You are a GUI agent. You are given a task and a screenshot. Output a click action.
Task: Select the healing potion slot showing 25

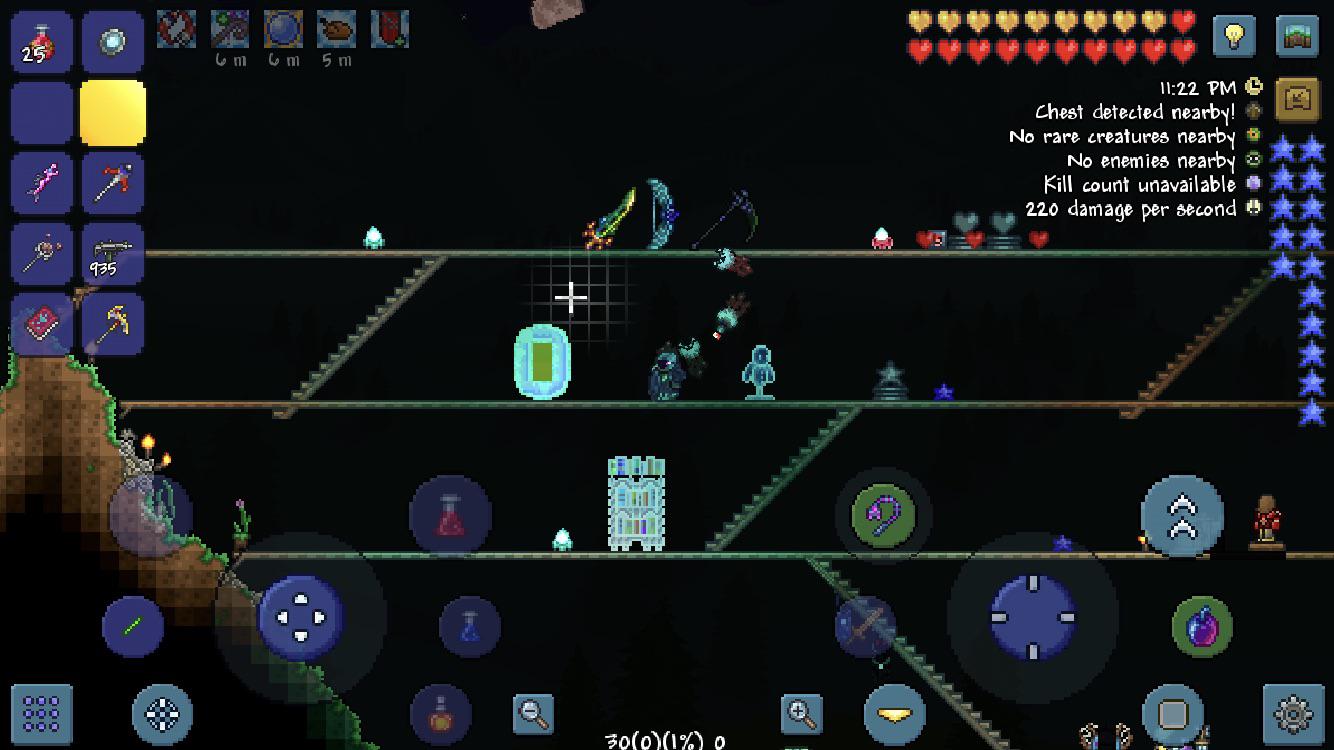pyautogui.click(x=41, y=41)
